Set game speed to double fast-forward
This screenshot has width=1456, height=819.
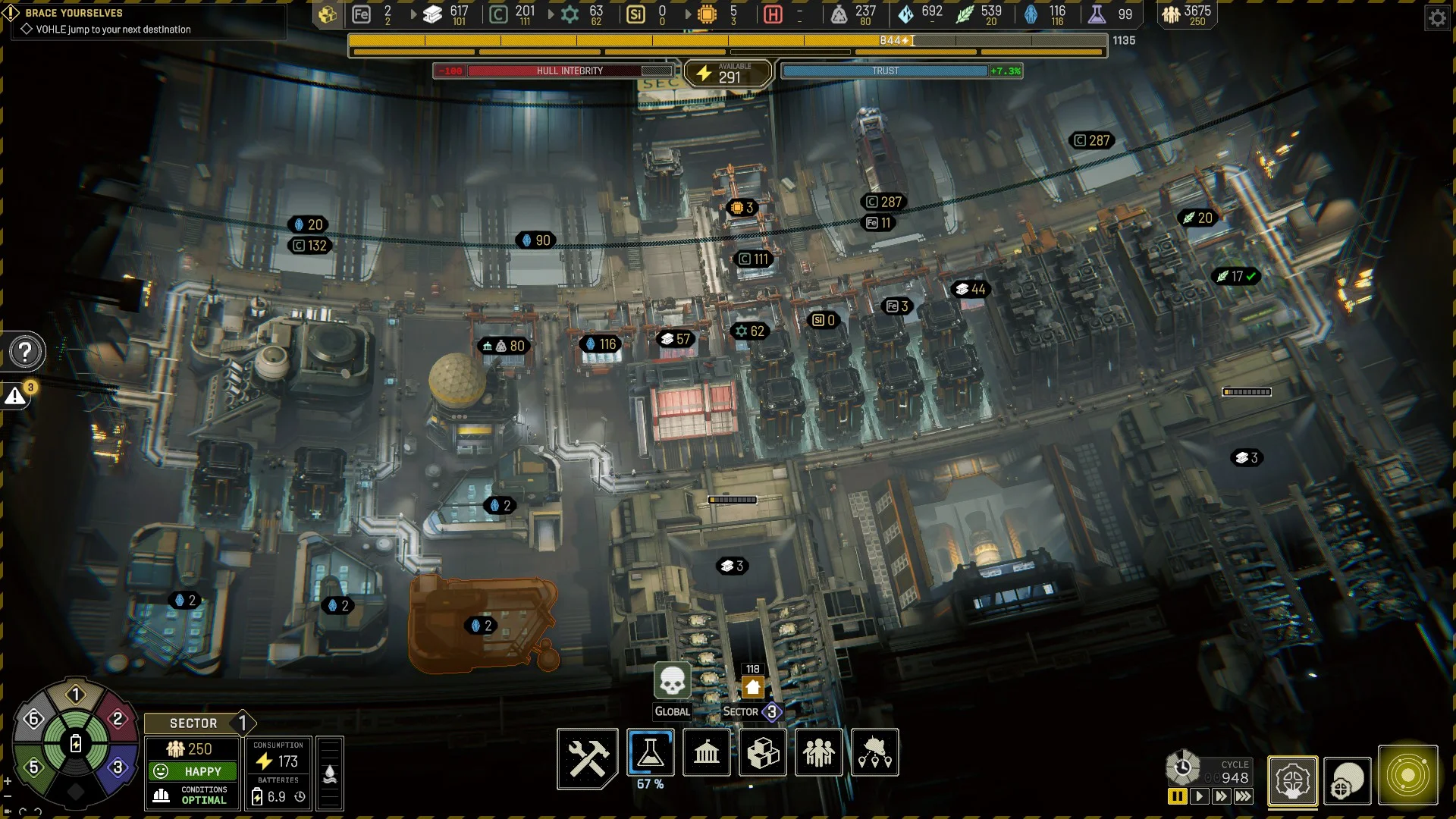pyautogui.click(x=1221, y=796)
